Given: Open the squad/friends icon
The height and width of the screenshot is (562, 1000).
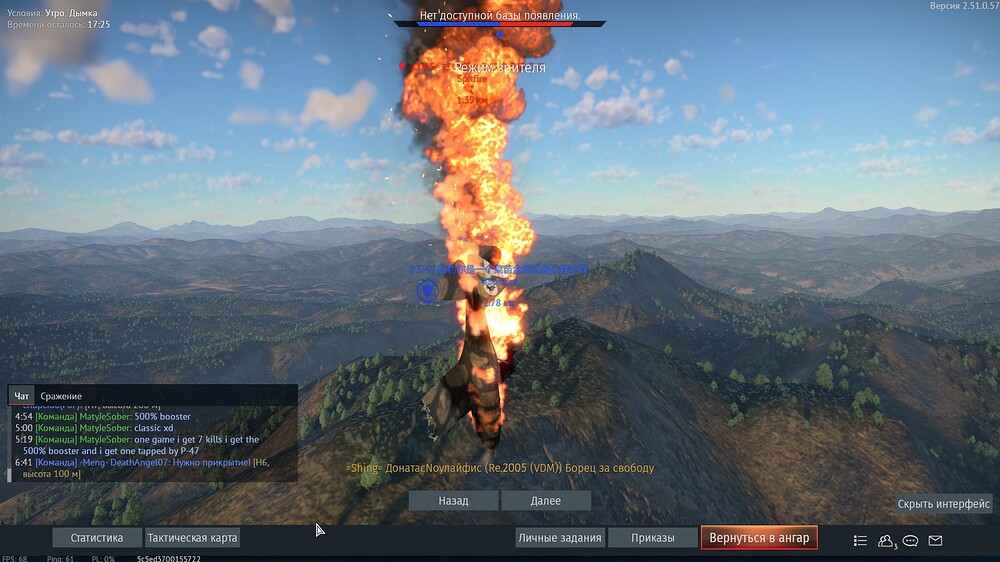Looking at the screenshot, I should pos(886,540).
